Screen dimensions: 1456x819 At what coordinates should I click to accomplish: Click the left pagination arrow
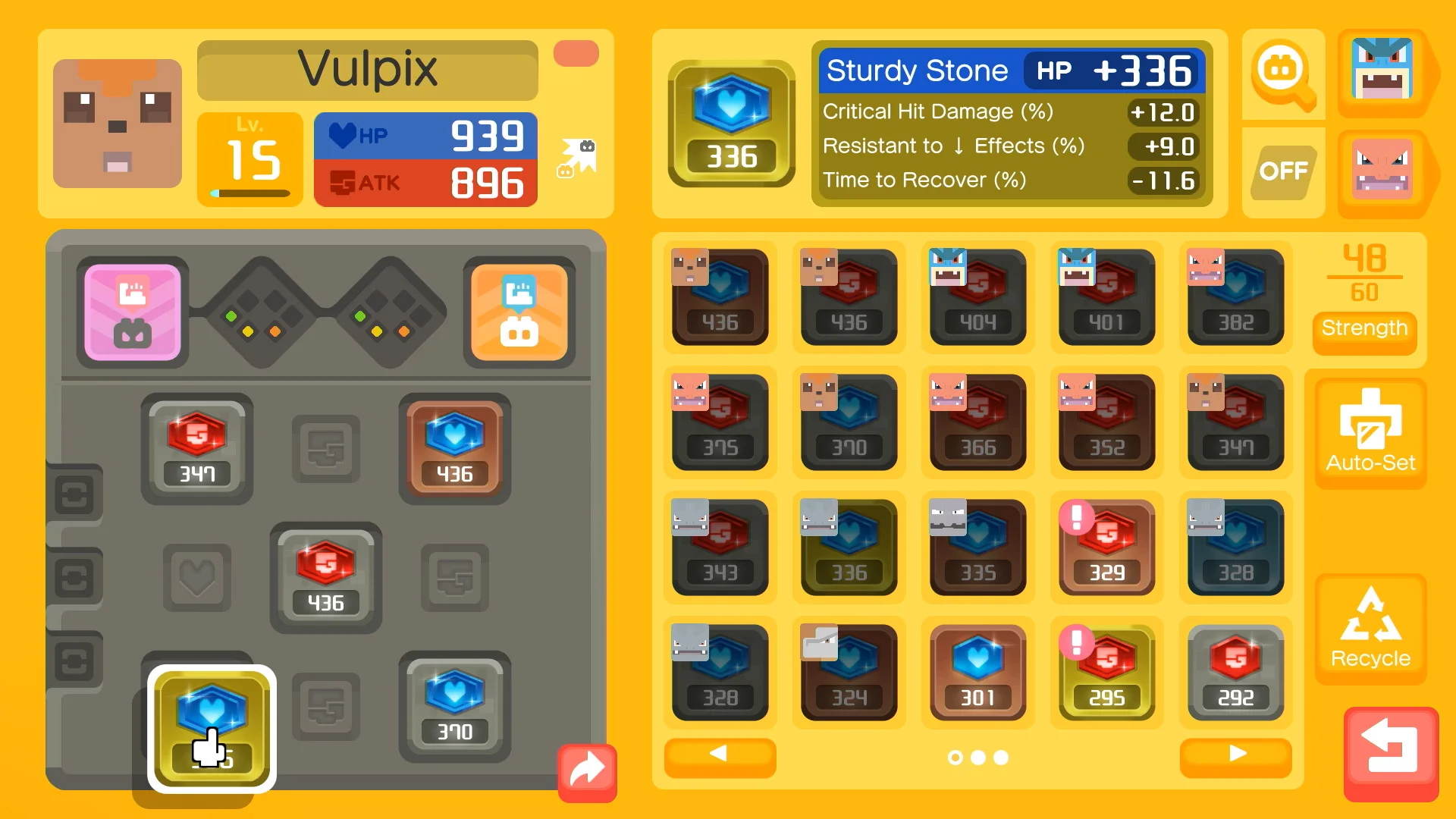tap(719, 756)
